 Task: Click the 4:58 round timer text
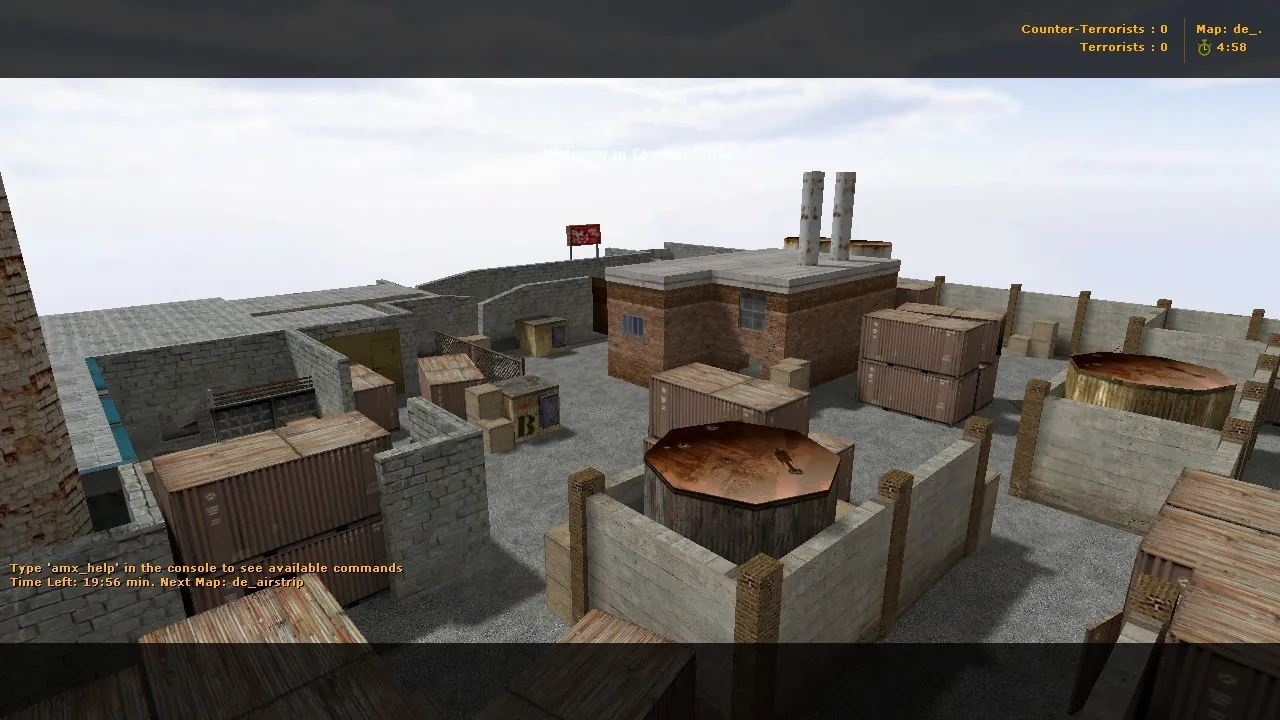click(1232, 47)
